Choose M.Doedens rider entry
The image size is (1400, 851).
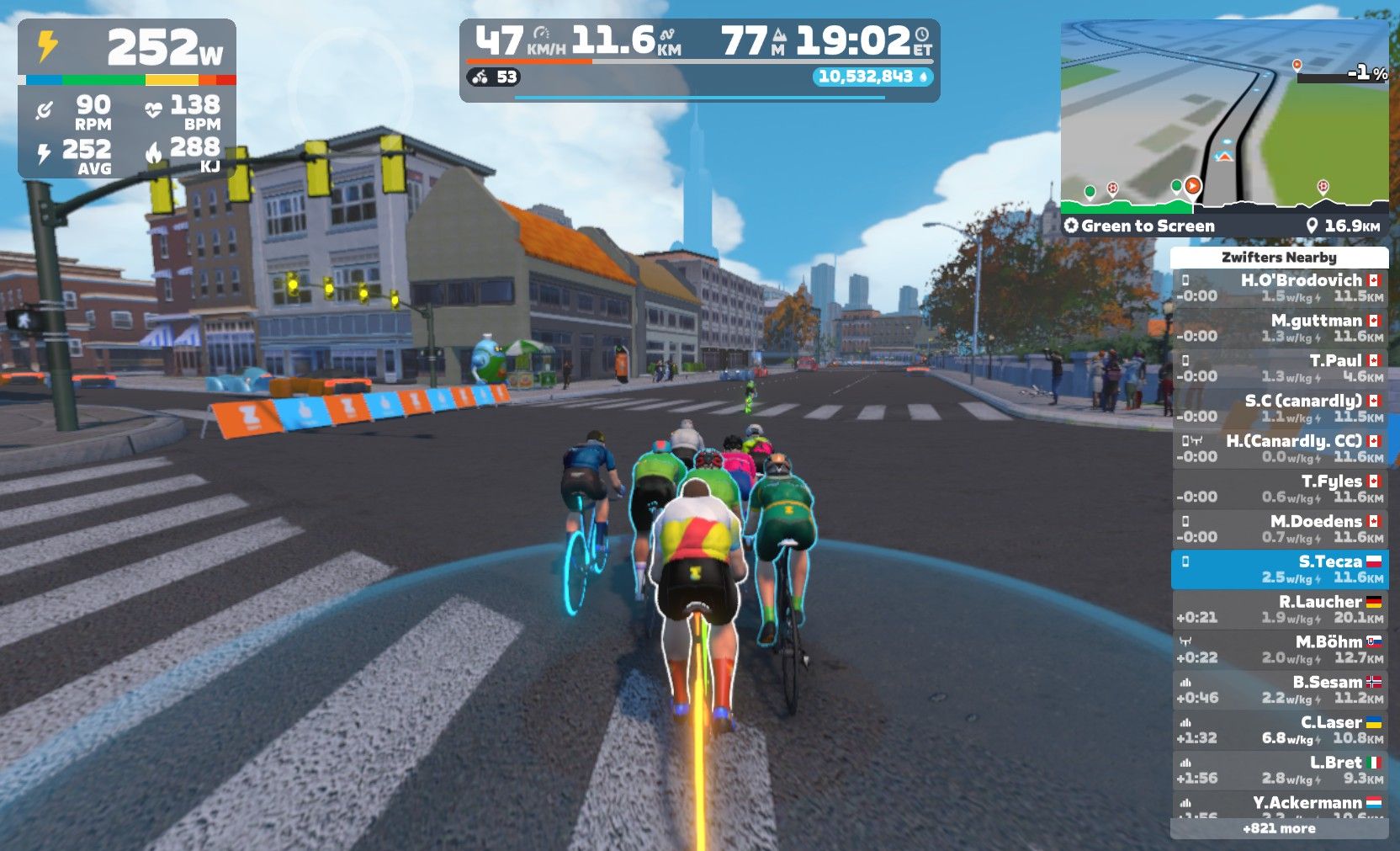point(1279,529)
